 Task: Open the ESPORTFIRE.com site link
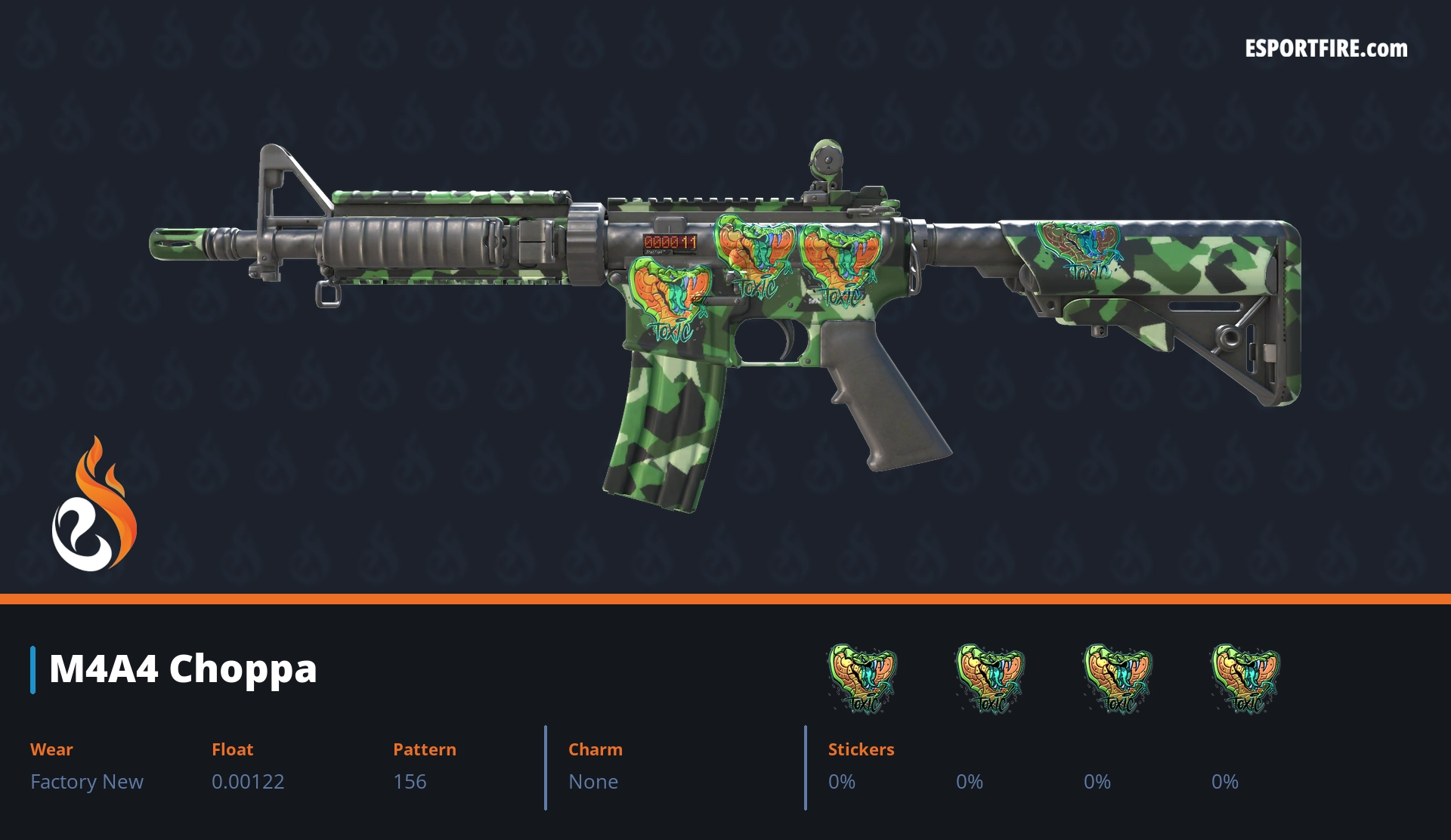[x=1326, y=49]
